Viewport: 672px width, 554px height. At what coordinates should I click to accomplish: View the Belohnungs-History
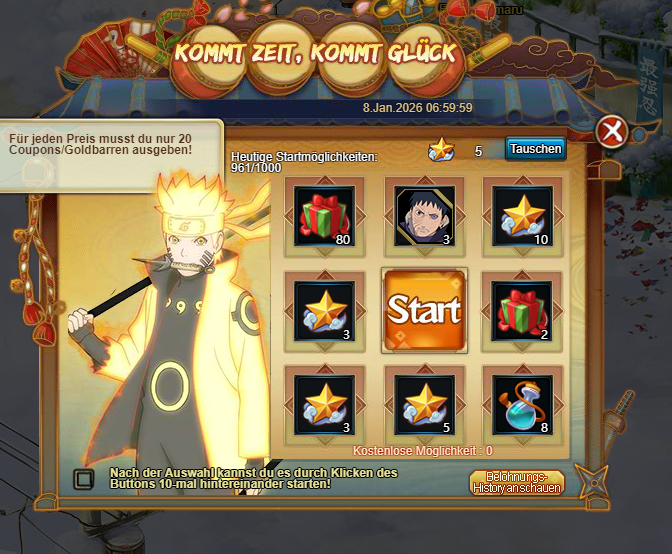[x=517, y=482]
